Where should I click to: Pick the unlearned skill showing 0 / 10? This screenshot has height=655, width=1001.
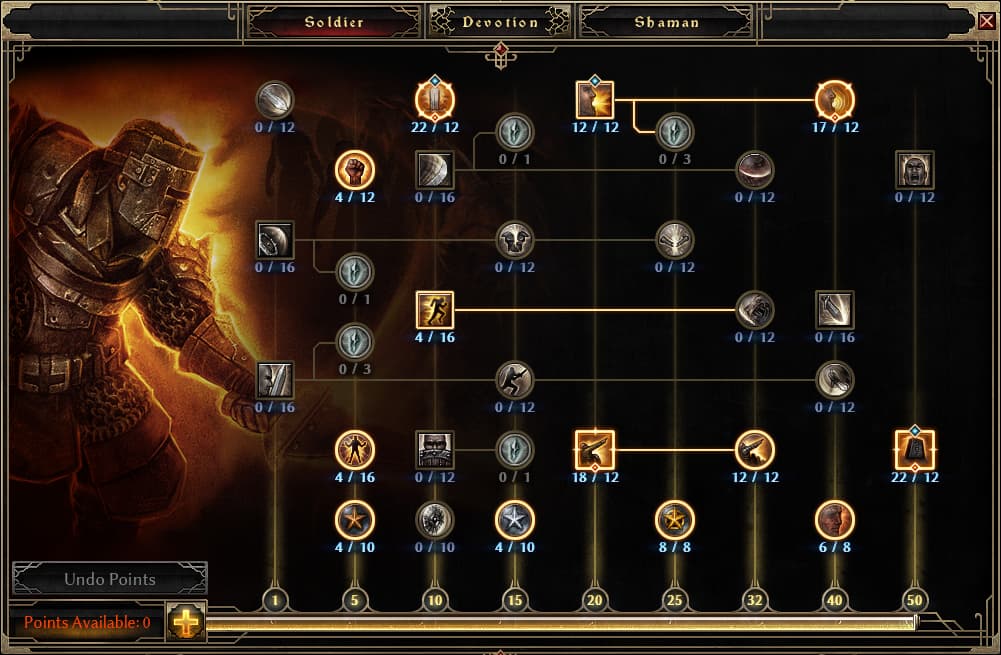tap(435, 520)
